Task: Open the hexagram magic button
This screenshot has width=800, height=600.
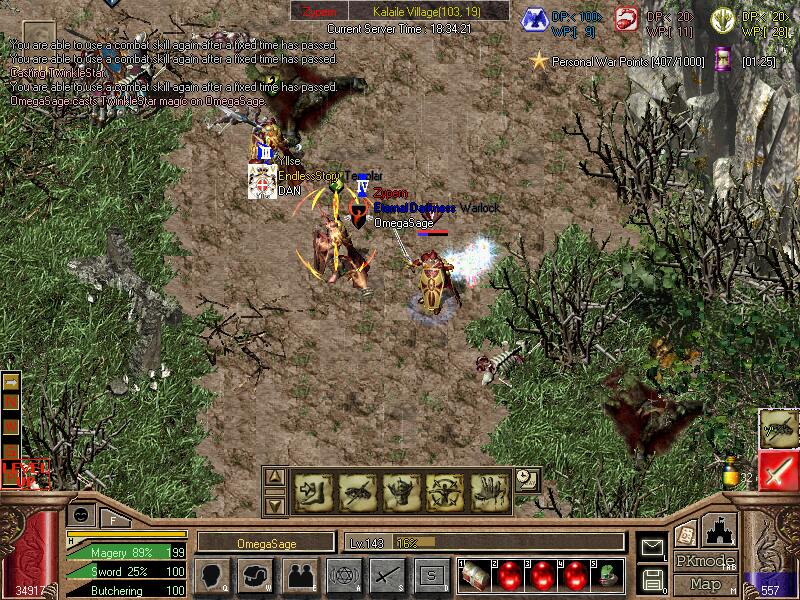Action: (x=342, y=576)
